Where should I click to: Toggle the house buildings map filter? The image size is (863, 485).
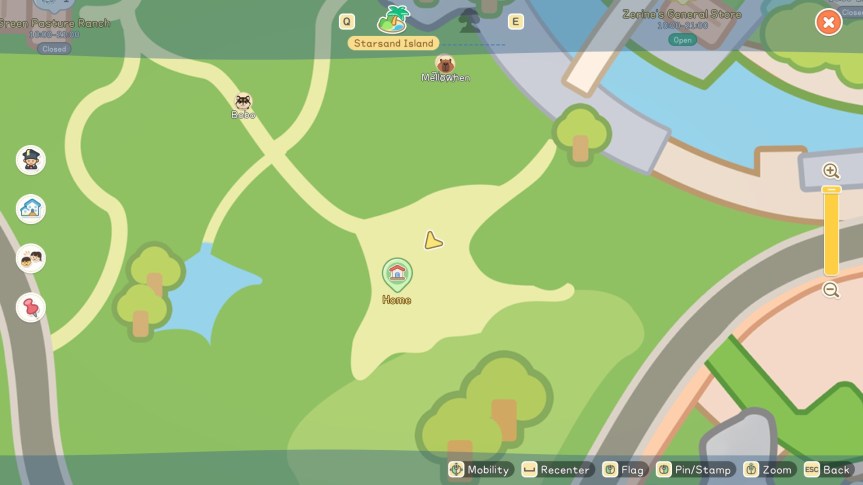pyautogui.click(x=31, y=209)
